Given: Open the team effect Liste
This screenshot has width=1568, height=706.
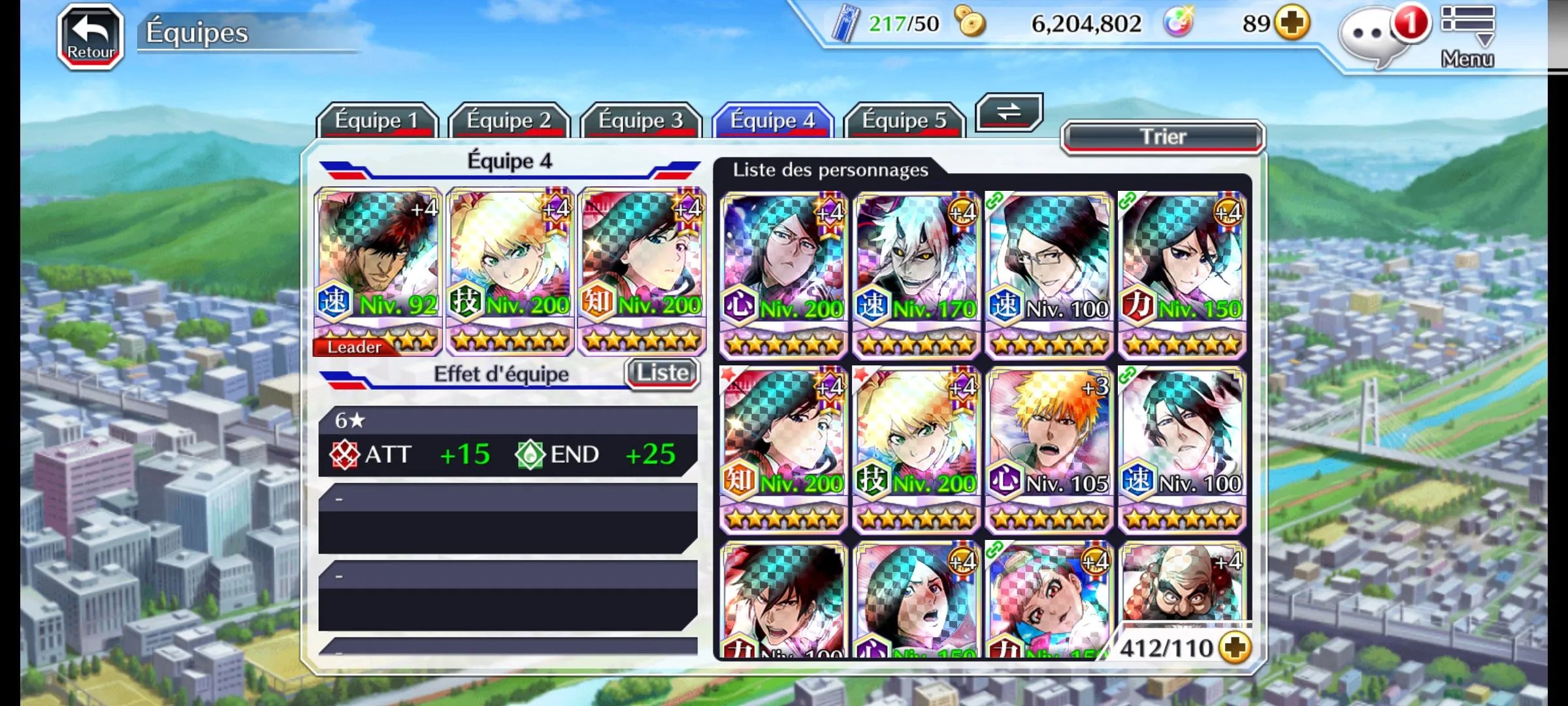Looking at the screenshot, I should [662, 373].
